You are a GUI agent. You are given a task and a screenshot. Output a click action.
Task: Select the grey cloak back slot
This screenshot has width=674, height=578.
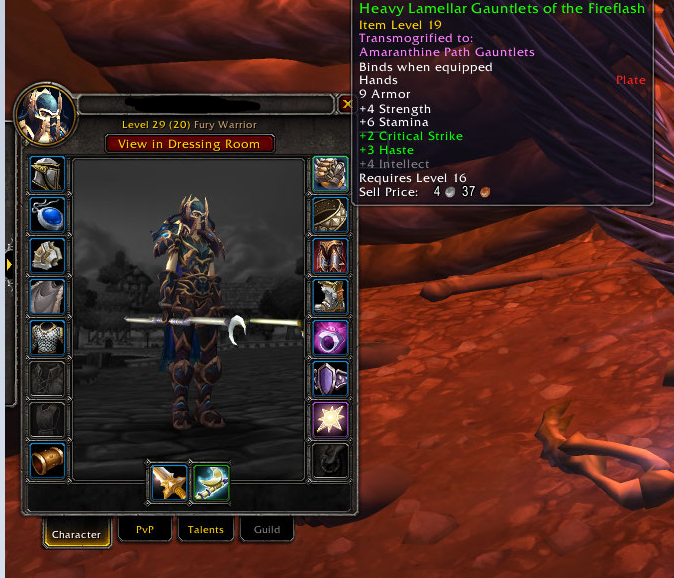coord(48,297)
